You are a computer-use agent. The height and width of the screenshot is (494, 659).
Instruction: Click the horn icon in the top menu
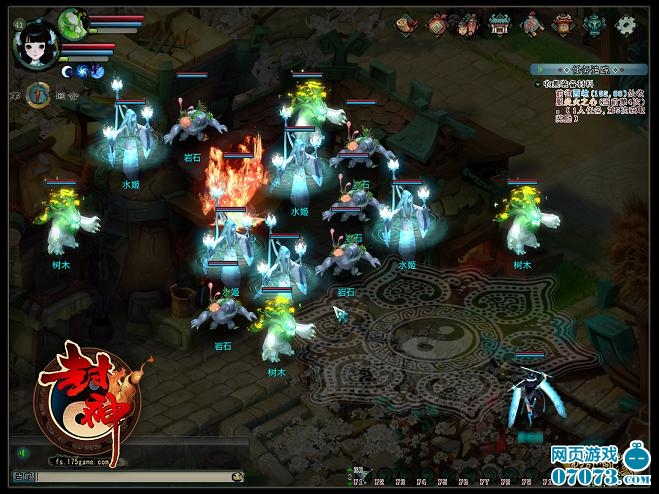(x=407, y=24)
